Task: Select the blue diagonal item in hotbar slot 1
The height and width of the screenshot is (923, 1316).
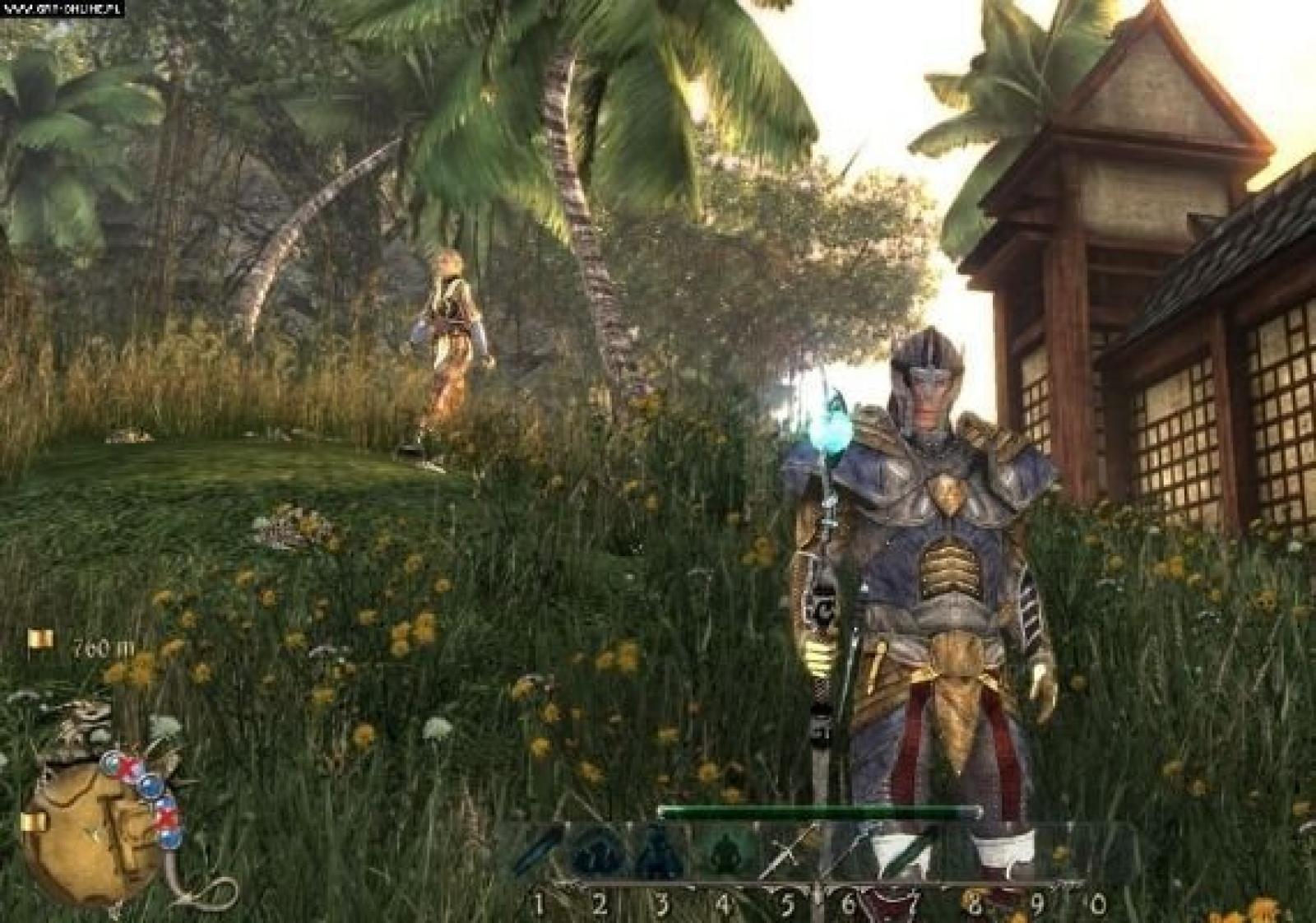Action: click(536, 853)
